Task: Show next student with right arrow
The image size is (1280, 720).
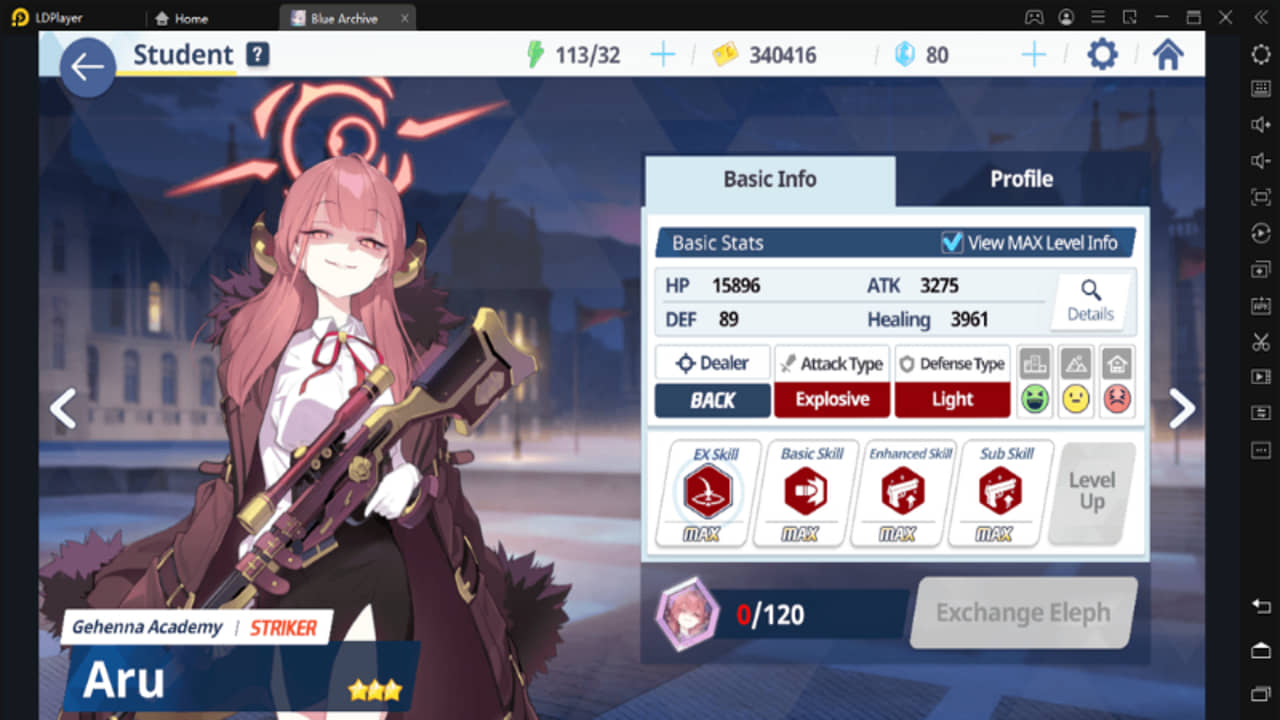Action: point(1182,408)
